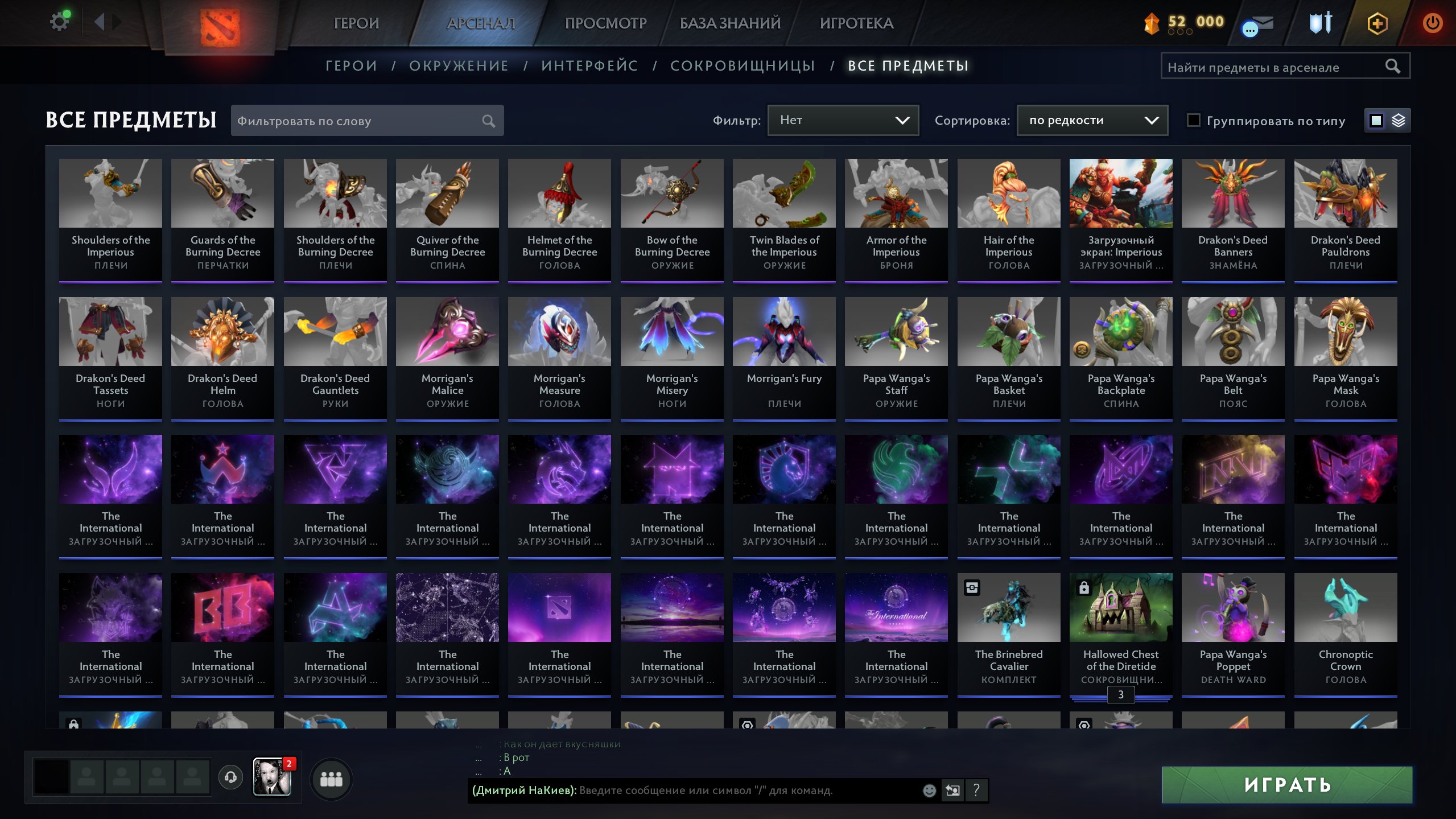
Task: Open the СОКРОВИЩНИЦЫ section
Action: tap(742, 65)
